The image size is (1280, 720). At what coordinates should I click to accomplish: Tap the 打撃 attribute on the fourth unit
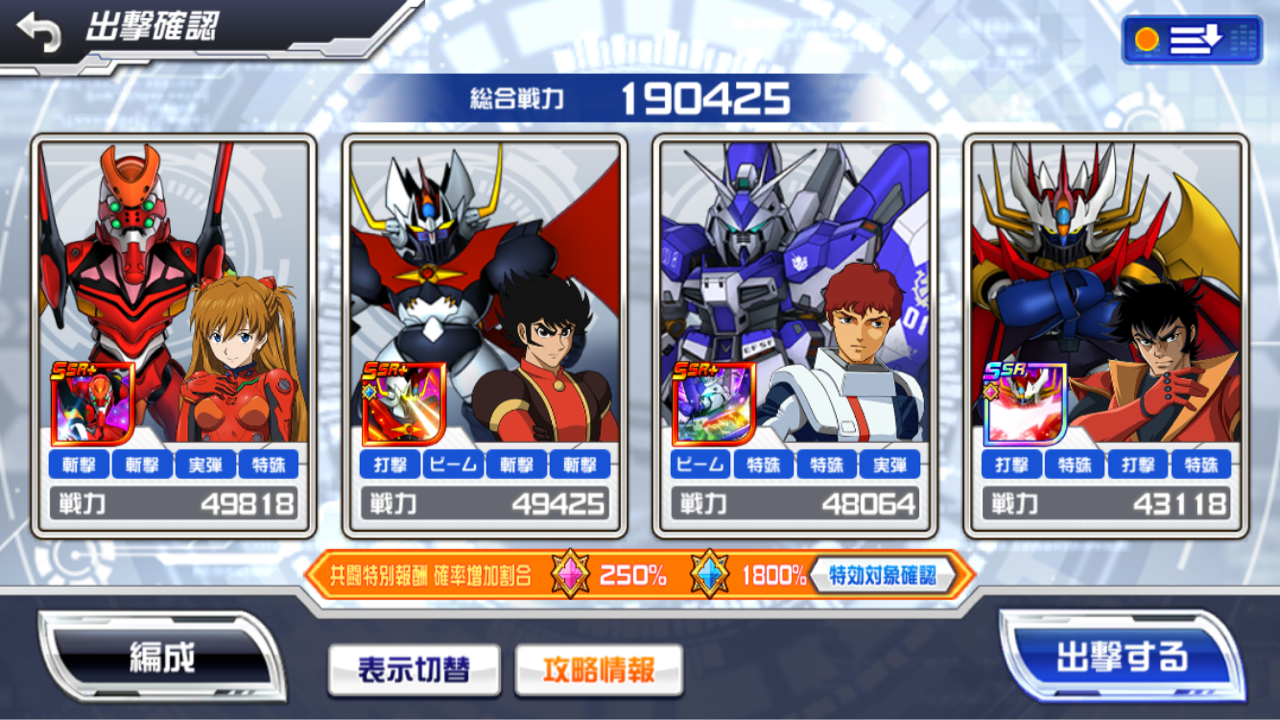1012,464
